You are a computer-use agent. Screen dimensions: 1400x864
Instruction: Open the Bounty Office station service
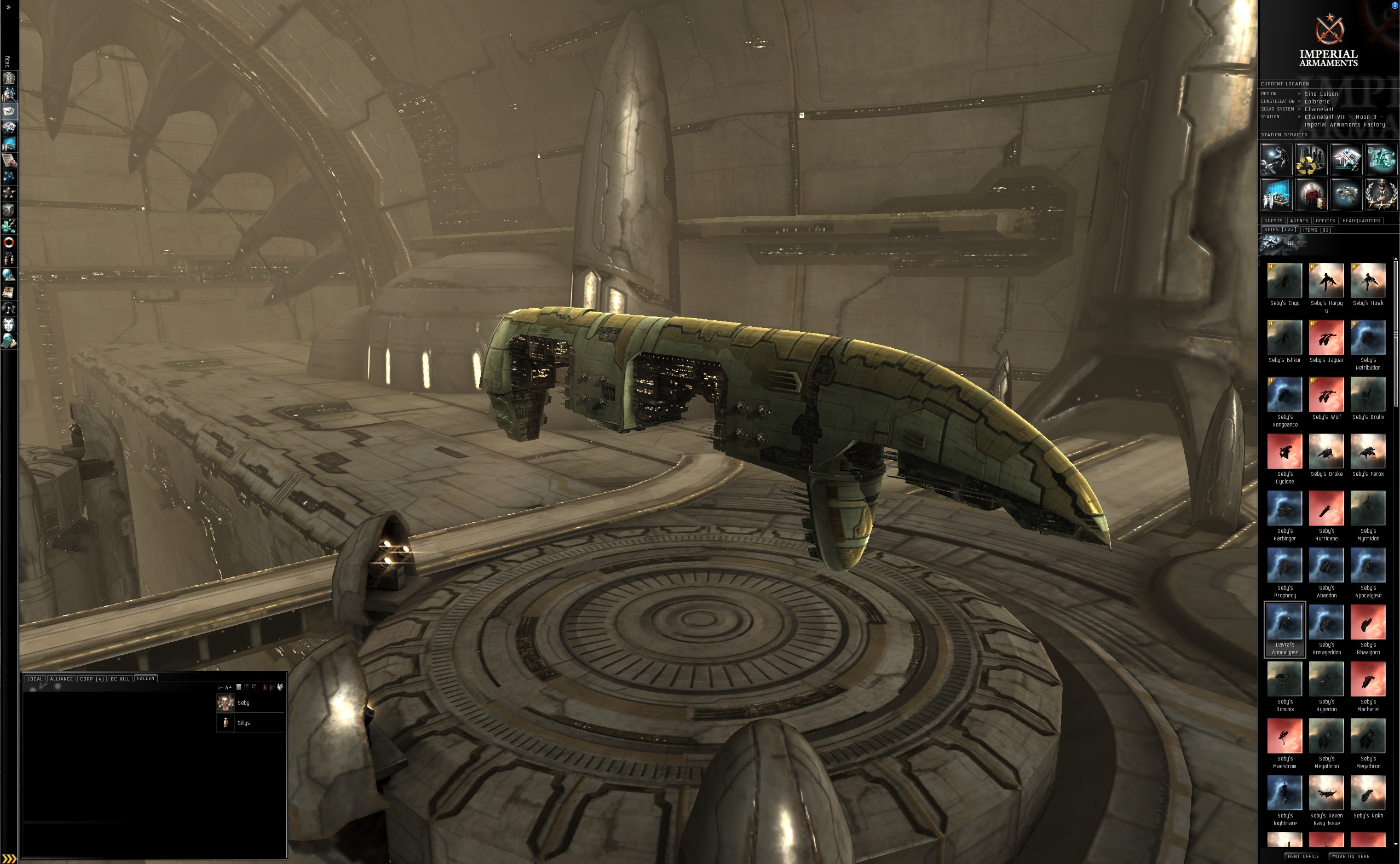point(1311,195)
